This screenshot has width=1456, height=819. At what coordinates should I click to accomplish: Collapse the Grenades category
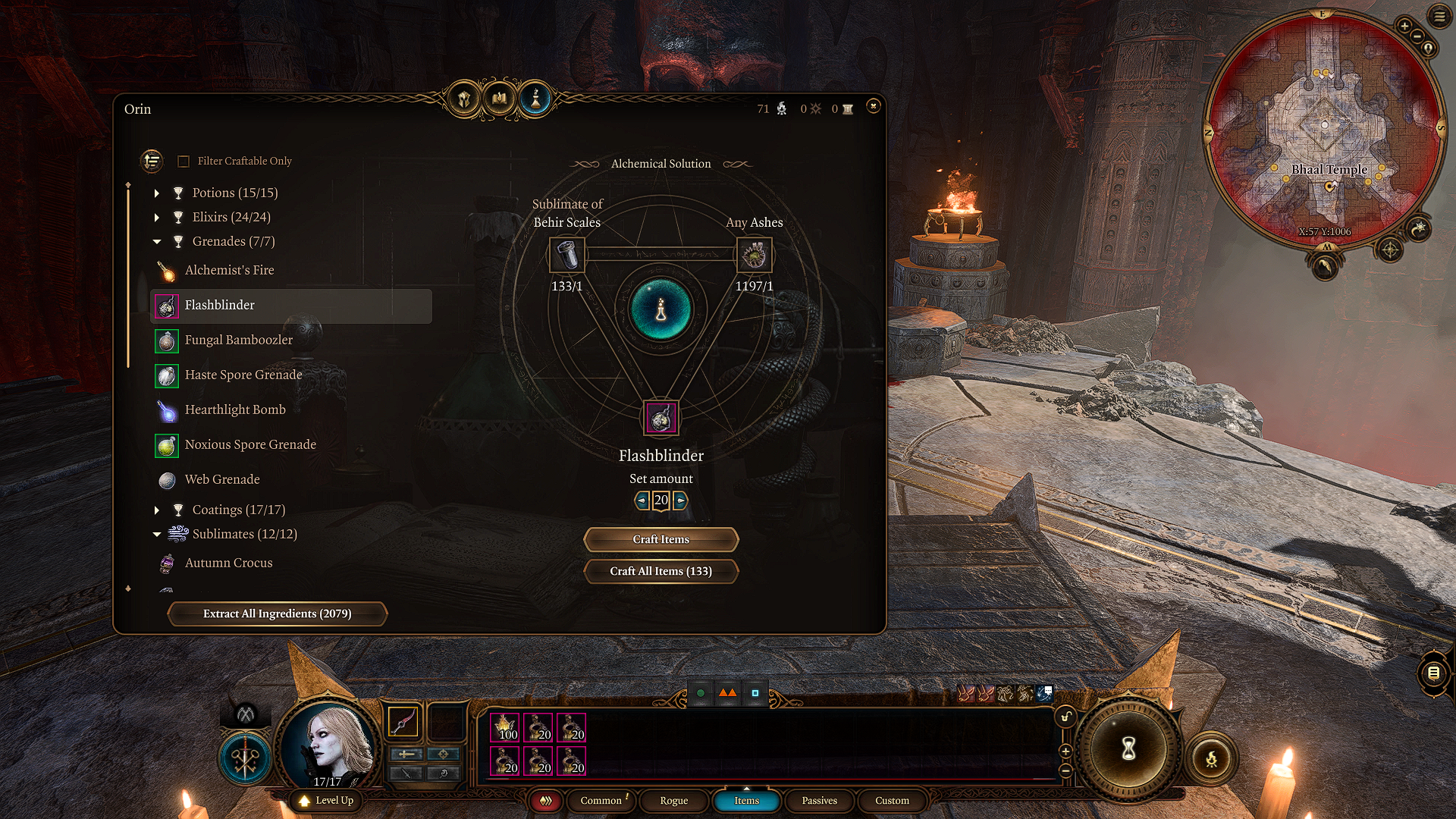click(x=157, y=242)
